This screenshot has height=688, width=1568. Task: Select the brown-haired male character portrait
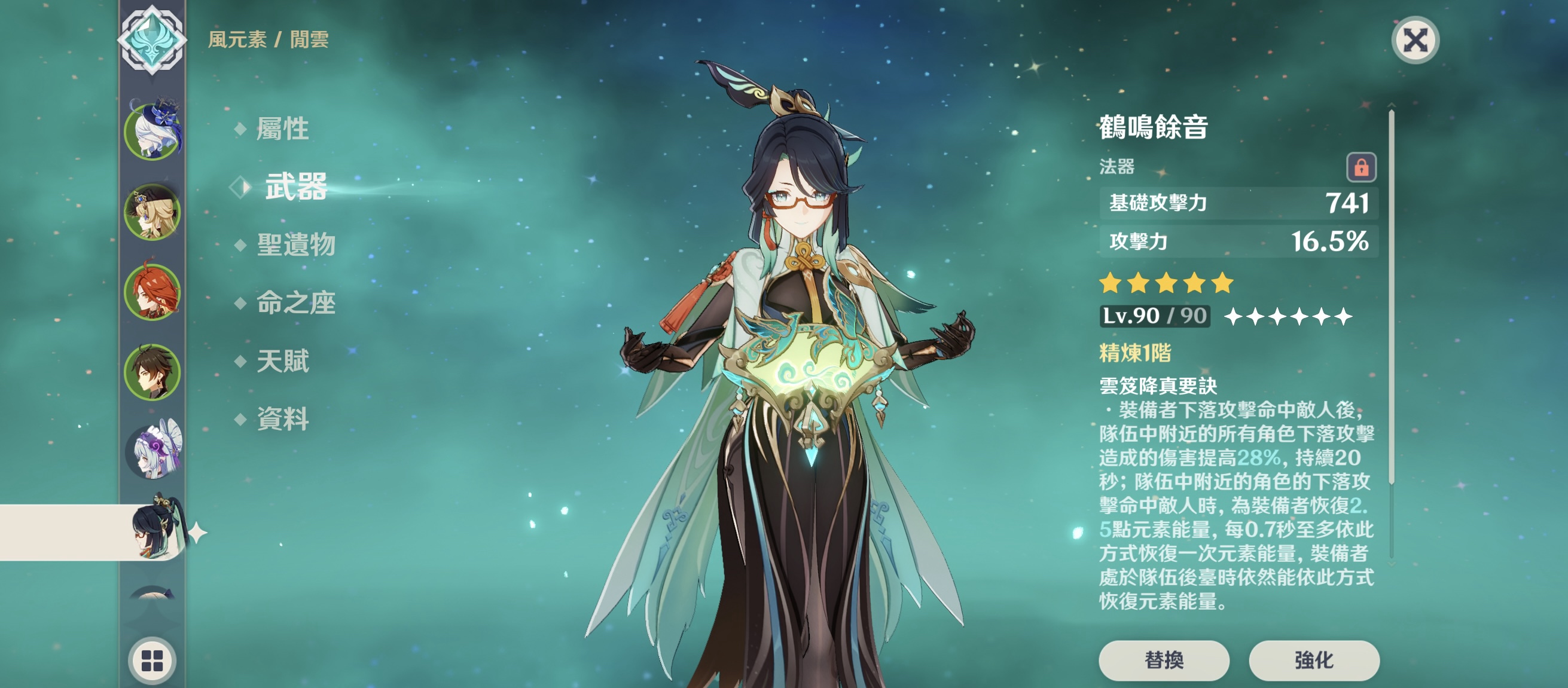[x=152, y=372]
